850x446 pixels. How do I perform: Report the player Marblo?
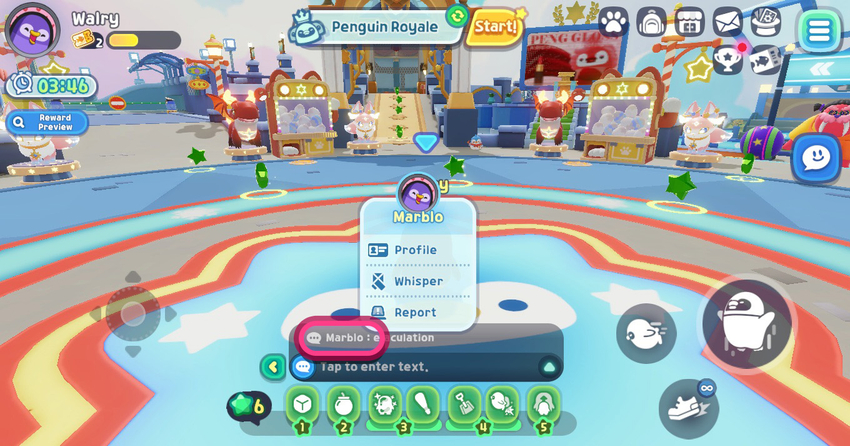(x=414, y=312)
